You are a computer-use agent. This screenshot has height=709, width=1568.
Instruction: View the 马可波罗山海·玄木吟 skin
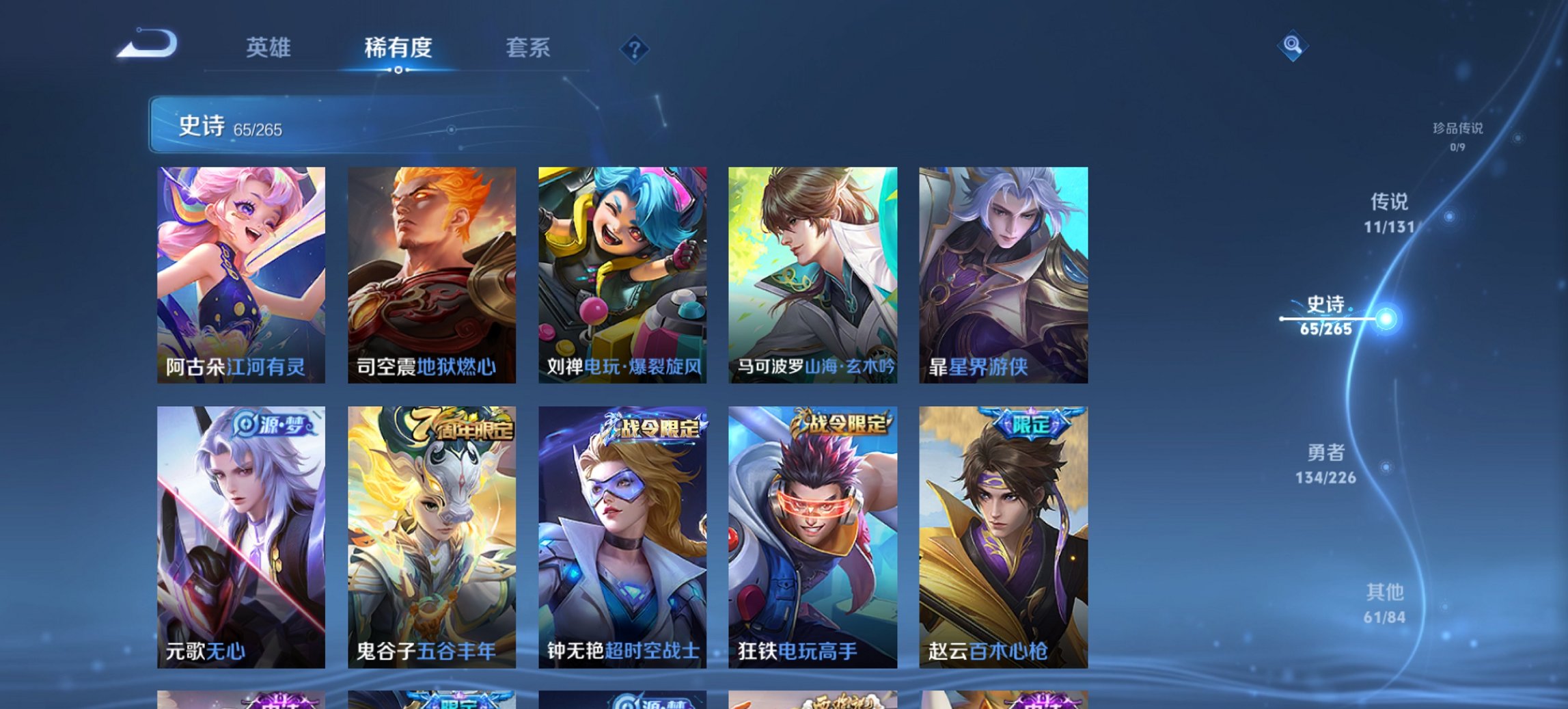[813, 273]
